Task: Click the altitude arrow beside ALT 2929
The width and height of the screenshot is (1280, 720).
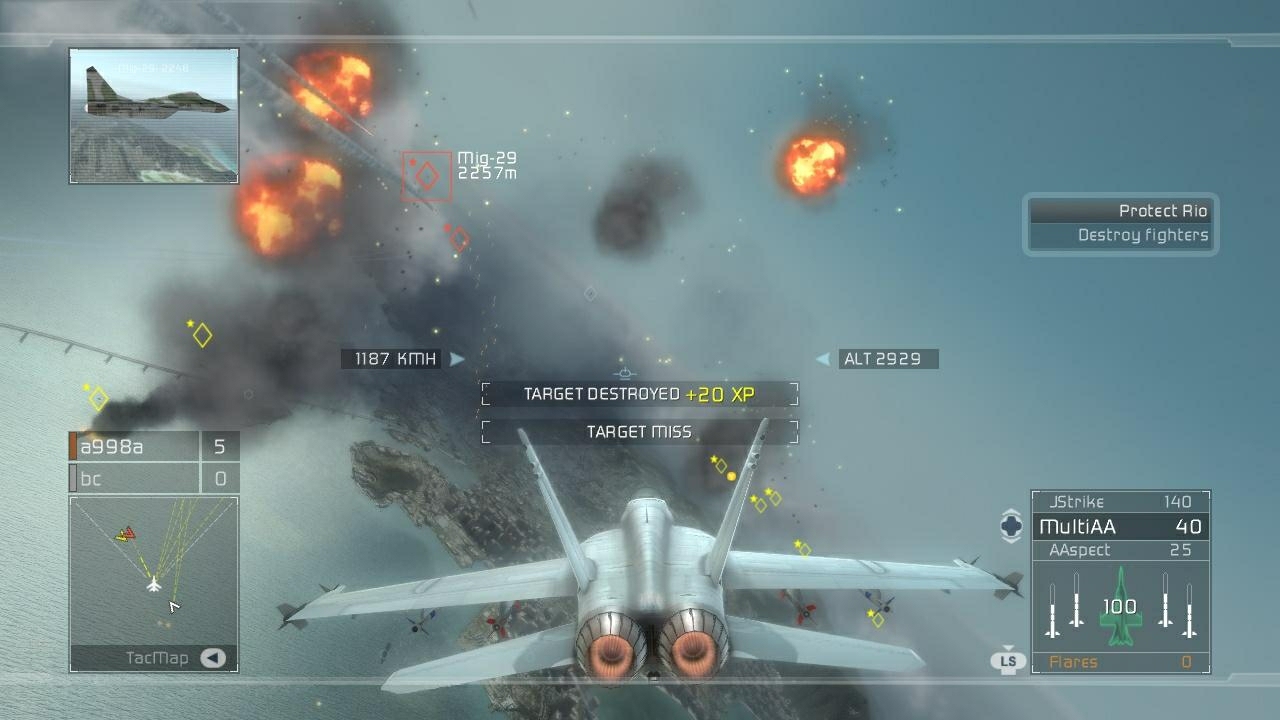Action: [x=822, y=358]
